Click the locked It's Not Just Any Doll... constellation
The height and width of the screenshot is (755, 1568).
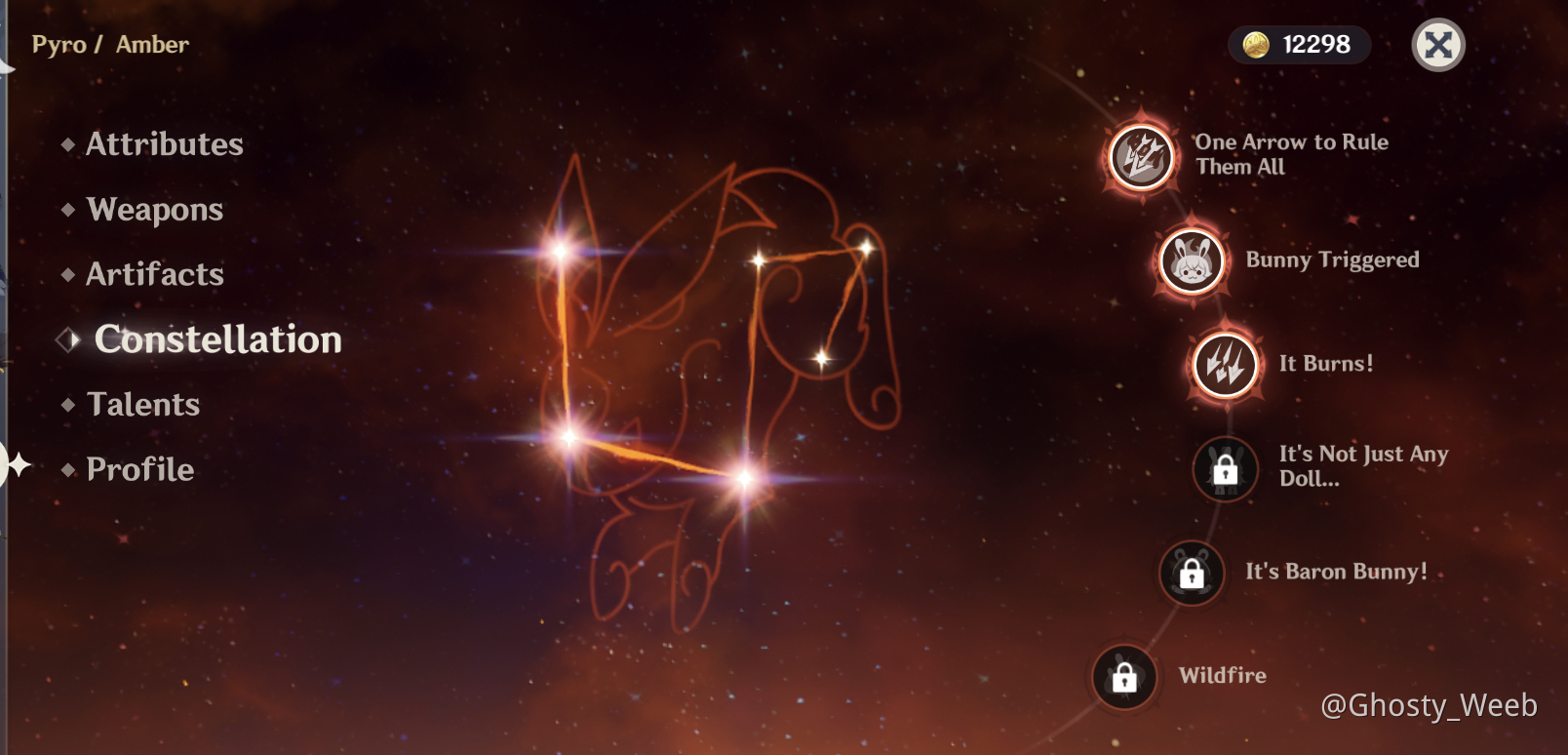1226,468
